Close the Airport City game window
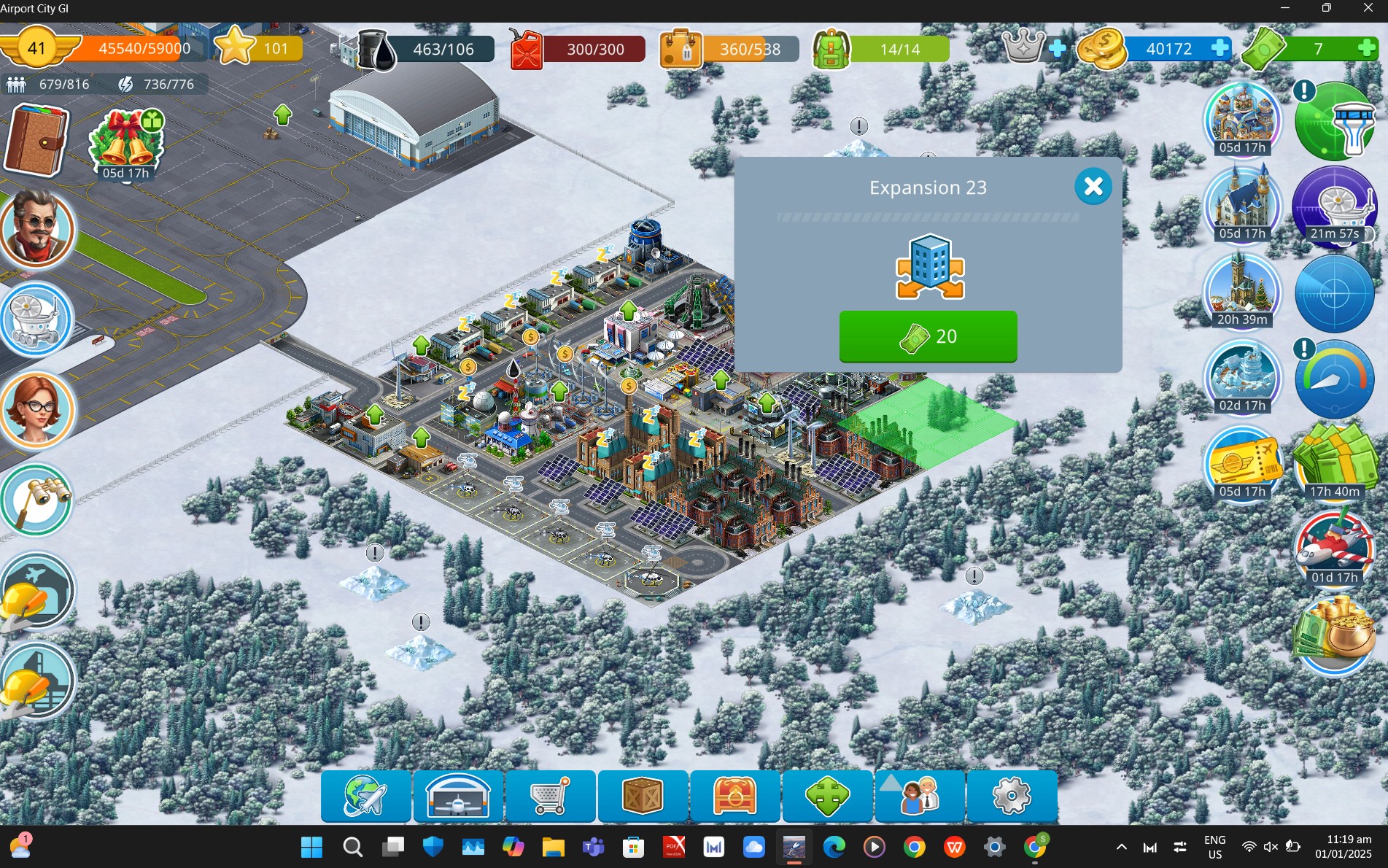Screen dimensions: 1388x868 click(1368, 8)
